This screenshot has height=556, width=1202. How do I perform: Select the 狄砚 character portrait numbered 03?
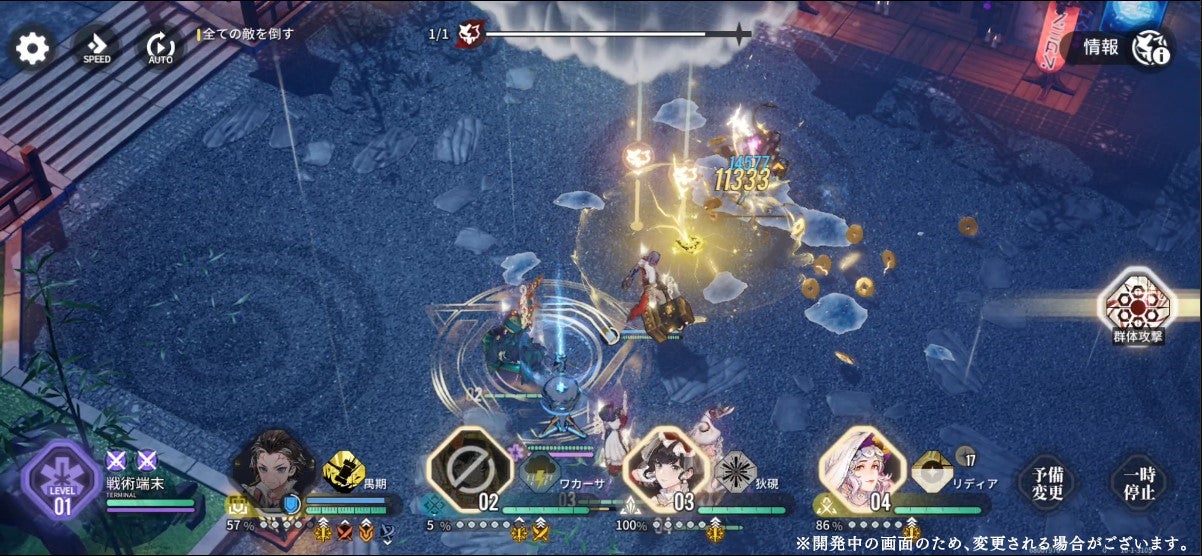click(x=661, y=469)
